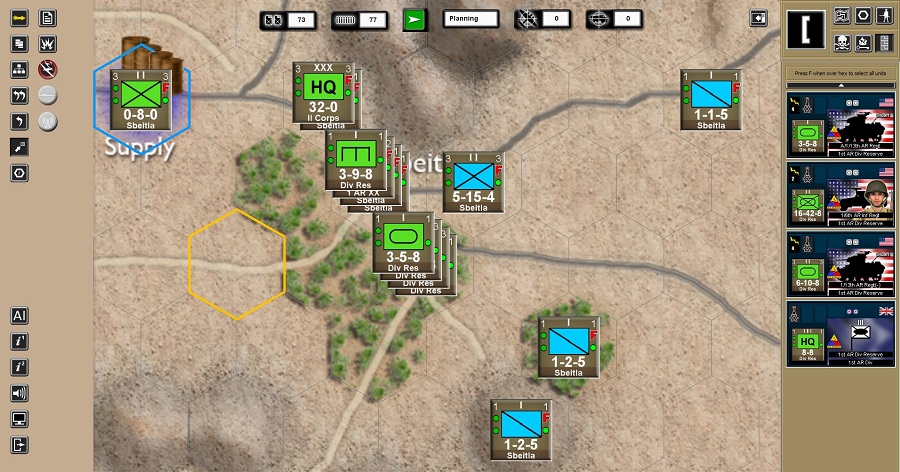Click the AI button in the left toolbar
This screenshot has width=900, height=472.
pyautogui.click(x=19, y=315)
